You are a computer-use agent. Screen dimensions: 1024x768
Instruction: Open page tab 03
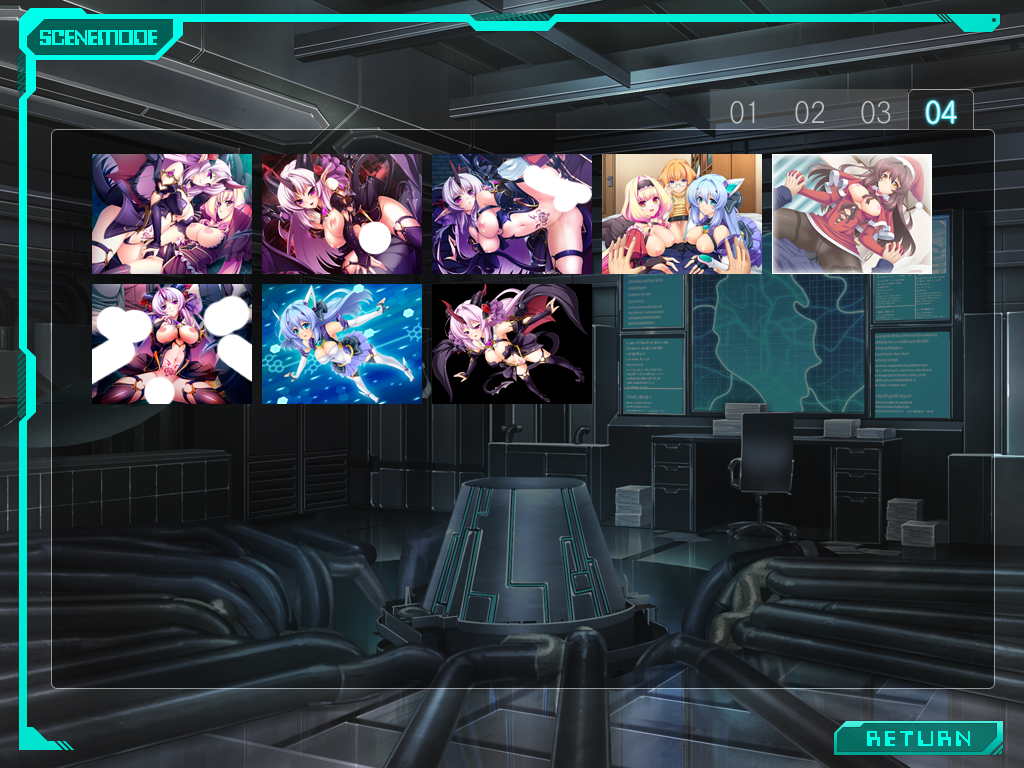(875, 112)
